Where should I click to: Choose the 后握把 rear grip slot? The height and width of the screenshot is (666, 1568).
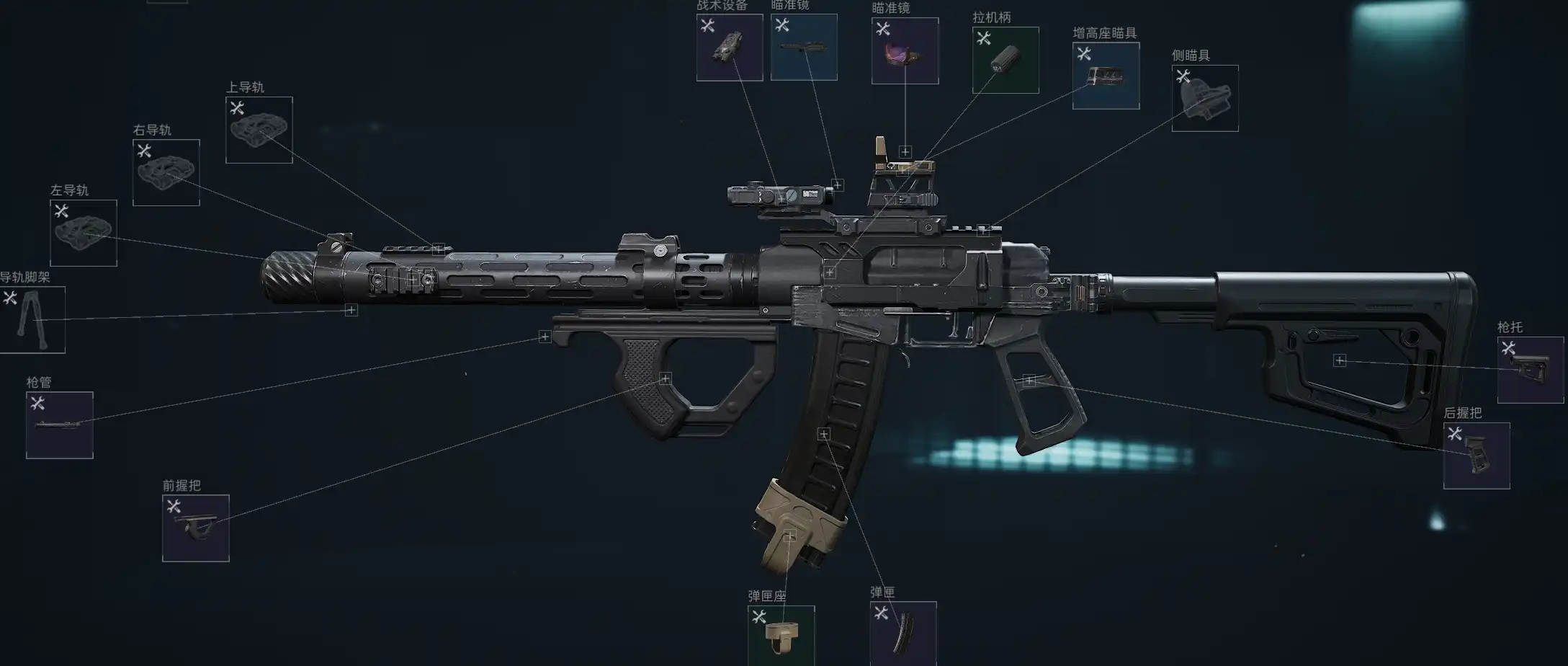(1477, 456)
